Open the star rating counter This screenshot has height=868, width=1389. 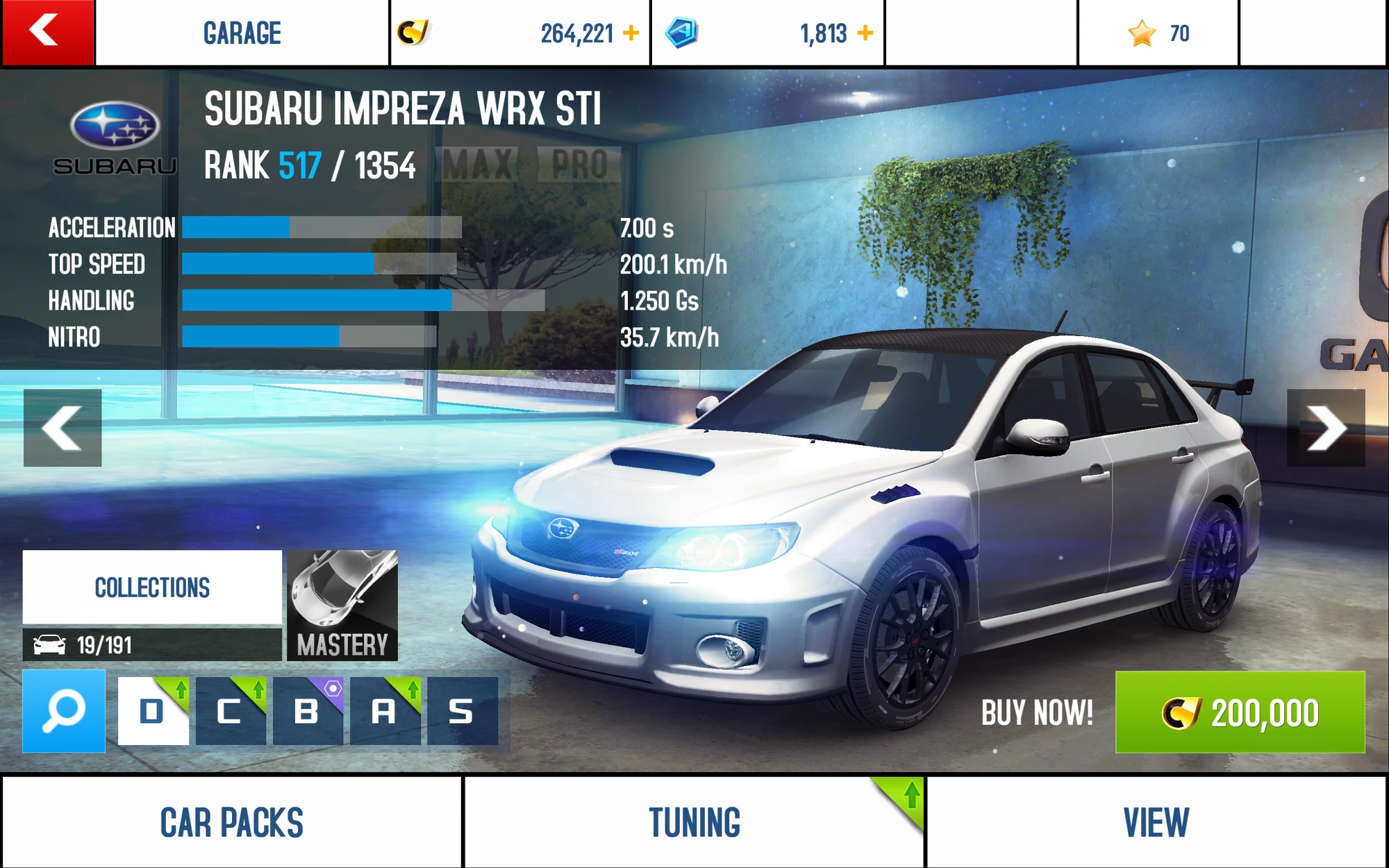pyautogui.click(x=1158, y=33)
